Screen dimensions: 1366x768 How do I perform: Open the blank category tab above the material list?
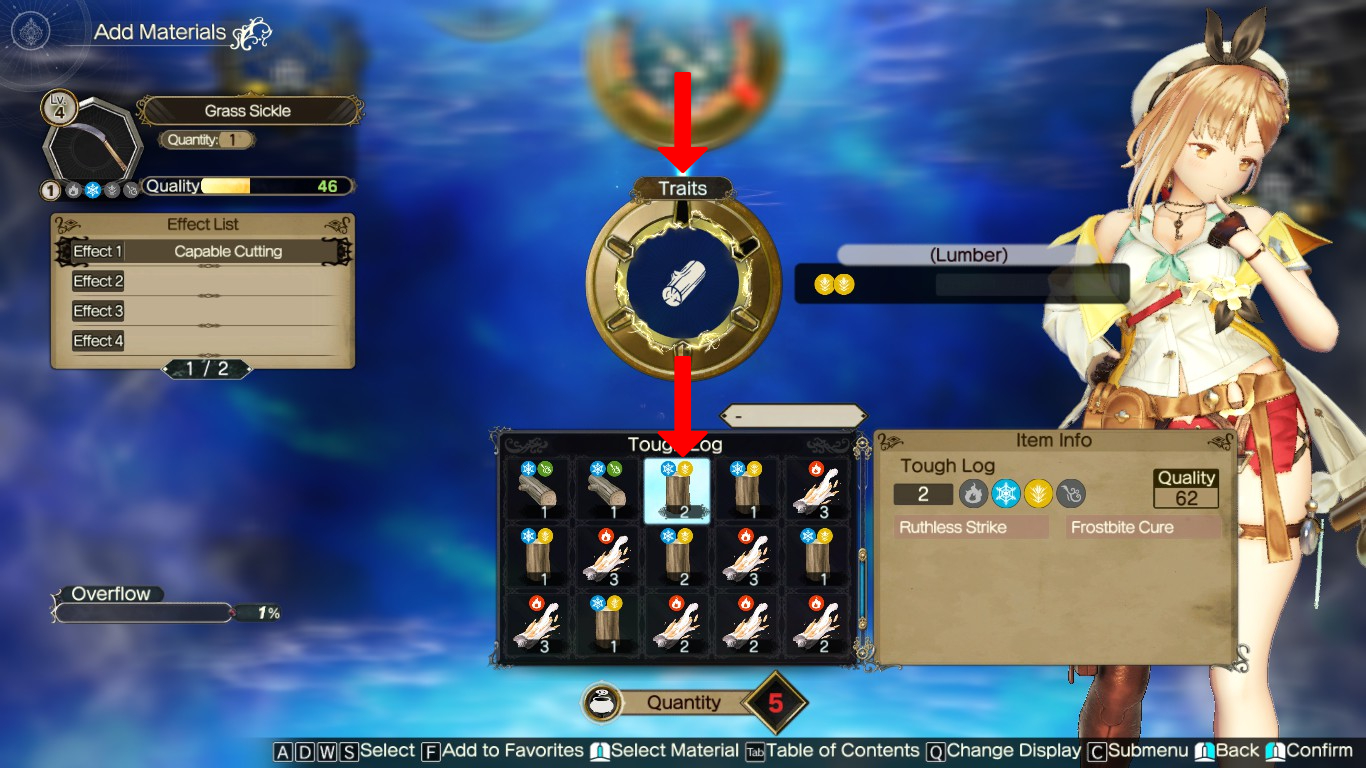click(x=793, y=413)
